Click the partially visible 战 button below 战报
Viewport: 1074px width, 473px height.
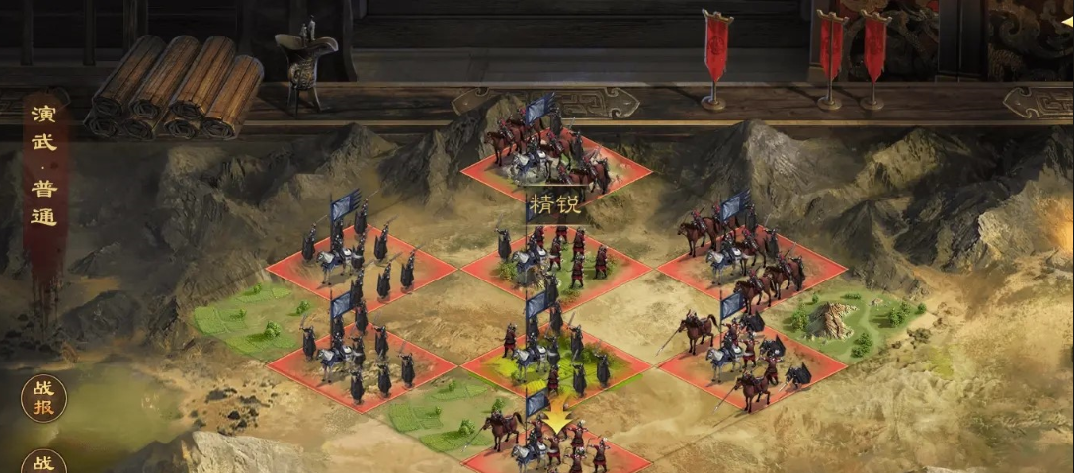coord(44,463)
